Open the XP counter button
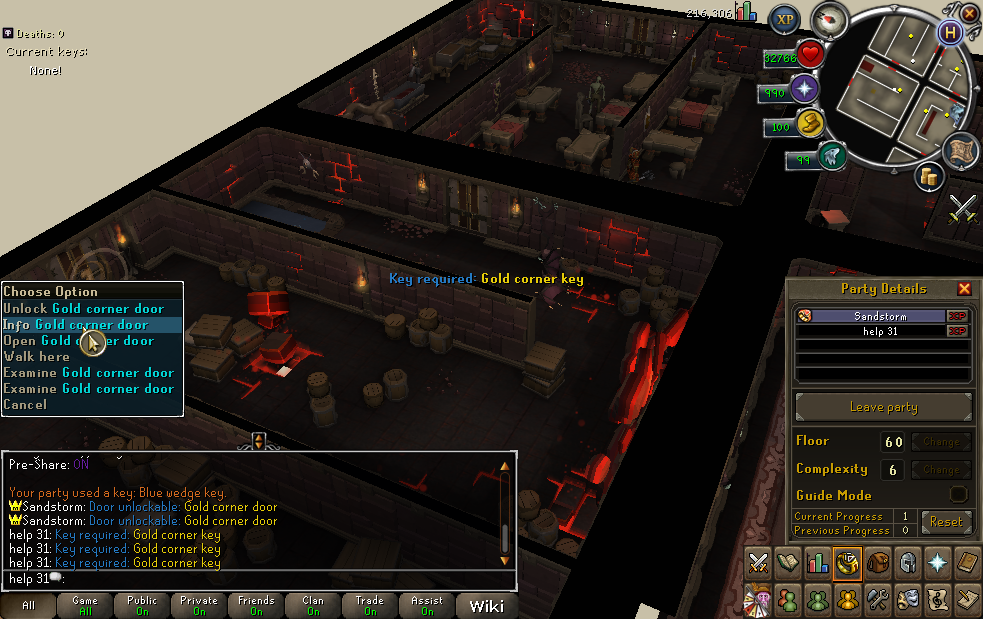Screen dimensions: 983x619 click(x=785, y=19)
